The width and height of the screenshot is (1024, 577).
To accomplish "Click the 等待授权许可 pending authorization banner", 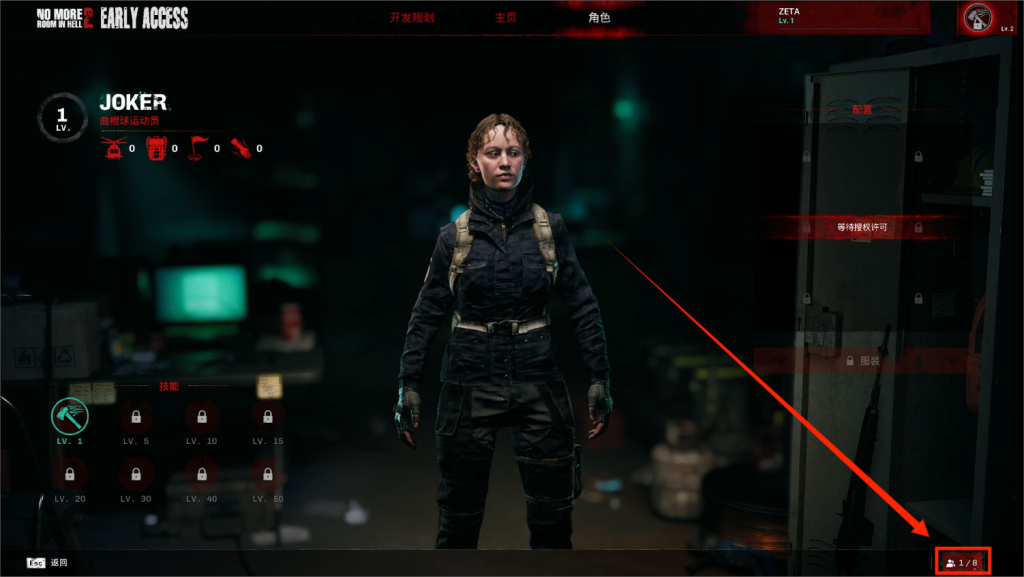I will [862, 228].
